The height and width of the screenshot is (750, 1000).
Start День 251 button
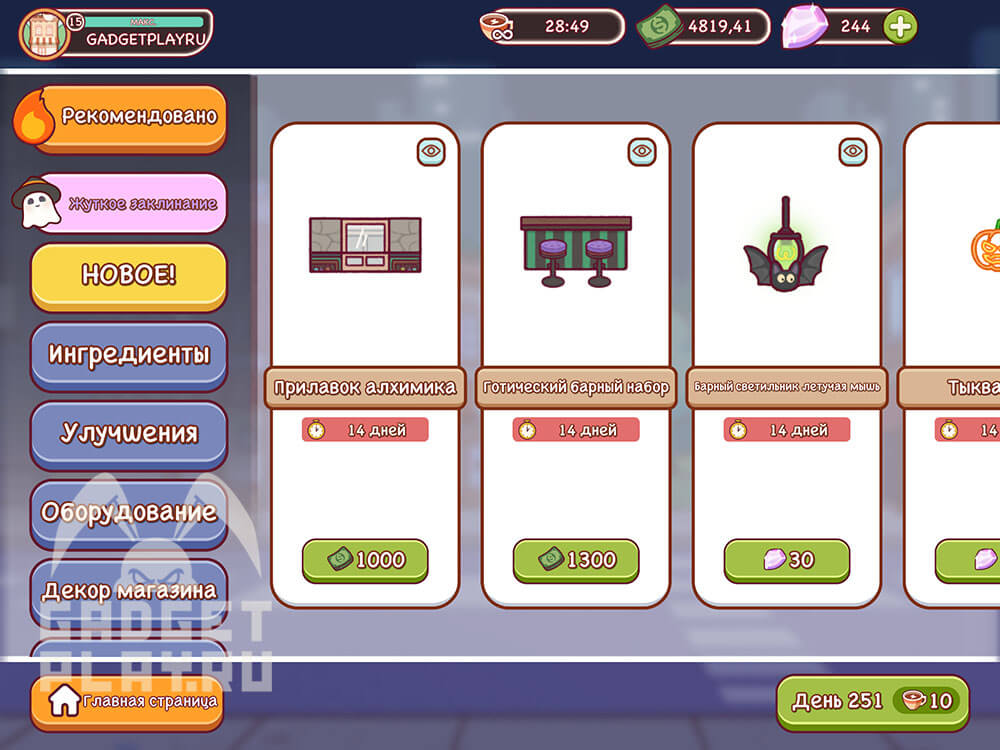pyautogui.click(x=872, y=701)
